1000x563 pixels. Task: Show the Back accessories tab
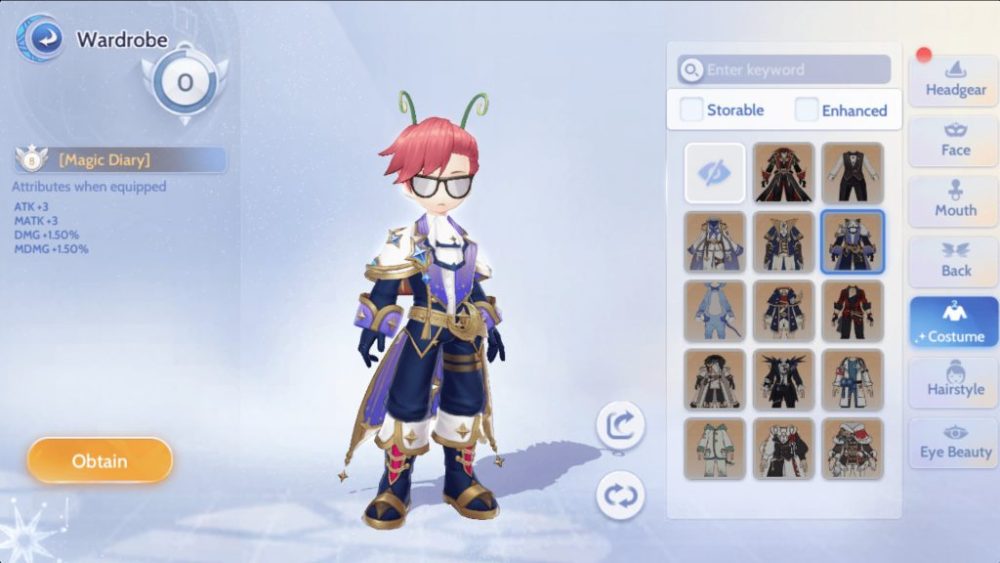tap(954, 260)
